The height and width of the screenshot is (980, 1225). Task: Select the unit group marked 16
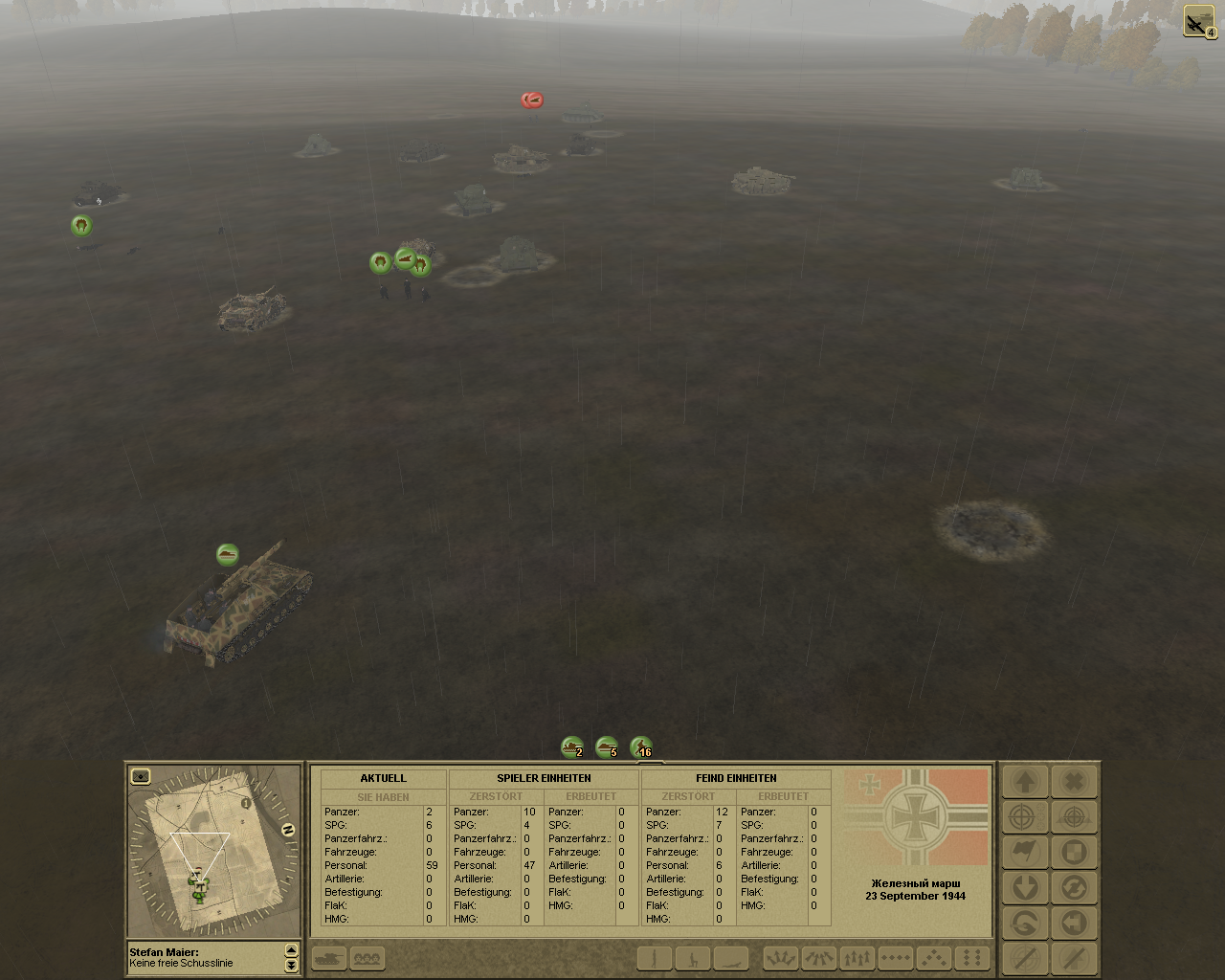click(x=642, y=748)
